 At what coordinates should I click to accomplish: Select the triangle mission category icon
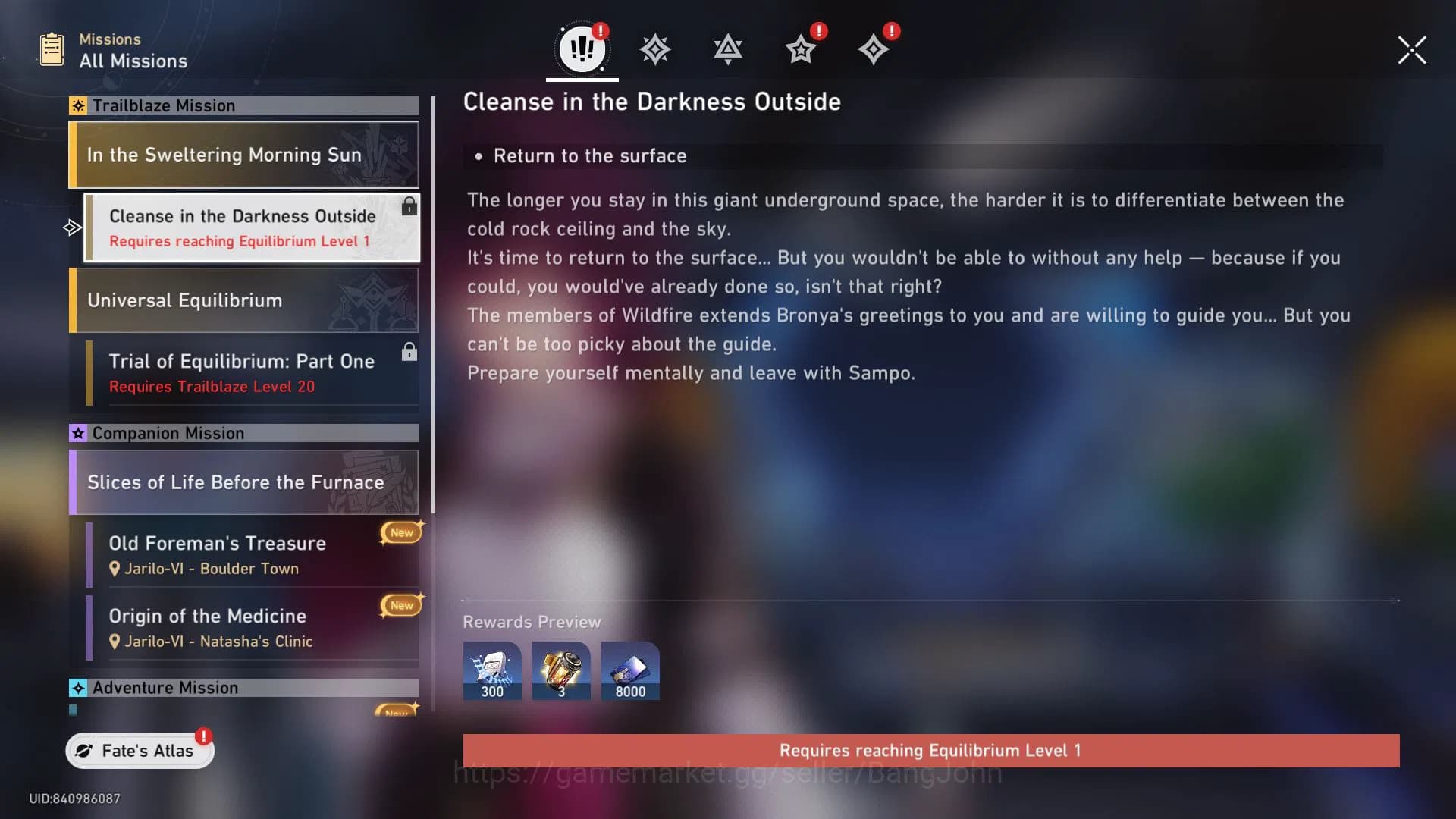pos(727,48)
